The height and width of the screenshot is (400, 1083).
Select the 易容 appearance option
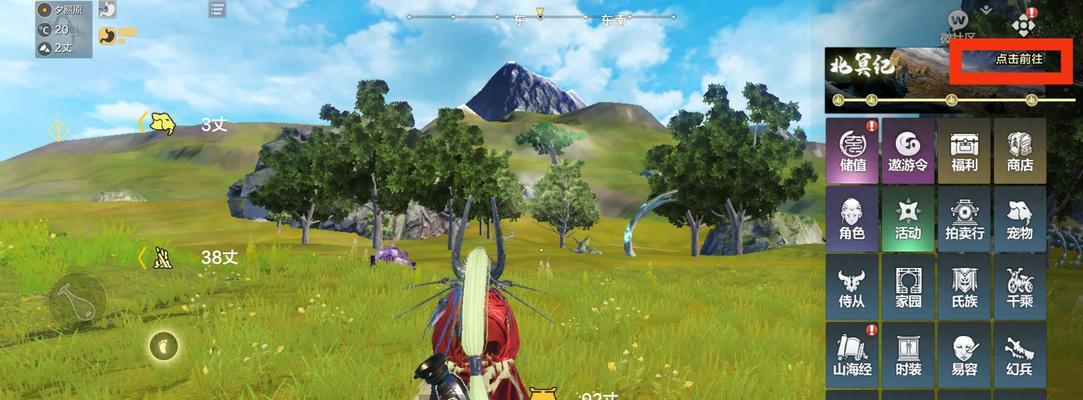(x=964, y=355)
